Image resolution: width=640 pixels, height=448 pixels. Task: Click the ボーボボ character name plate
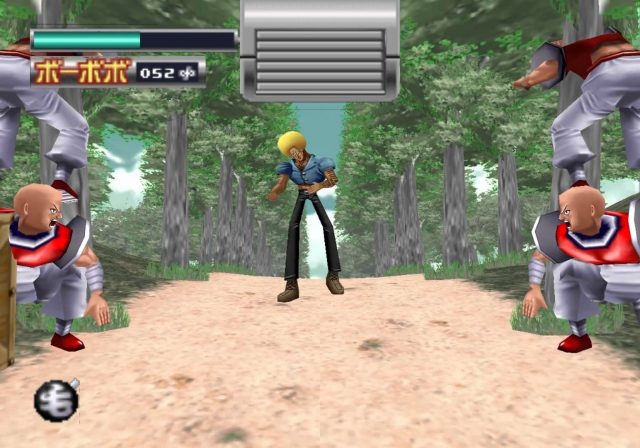pyautogui.click(x=82, y=72)
